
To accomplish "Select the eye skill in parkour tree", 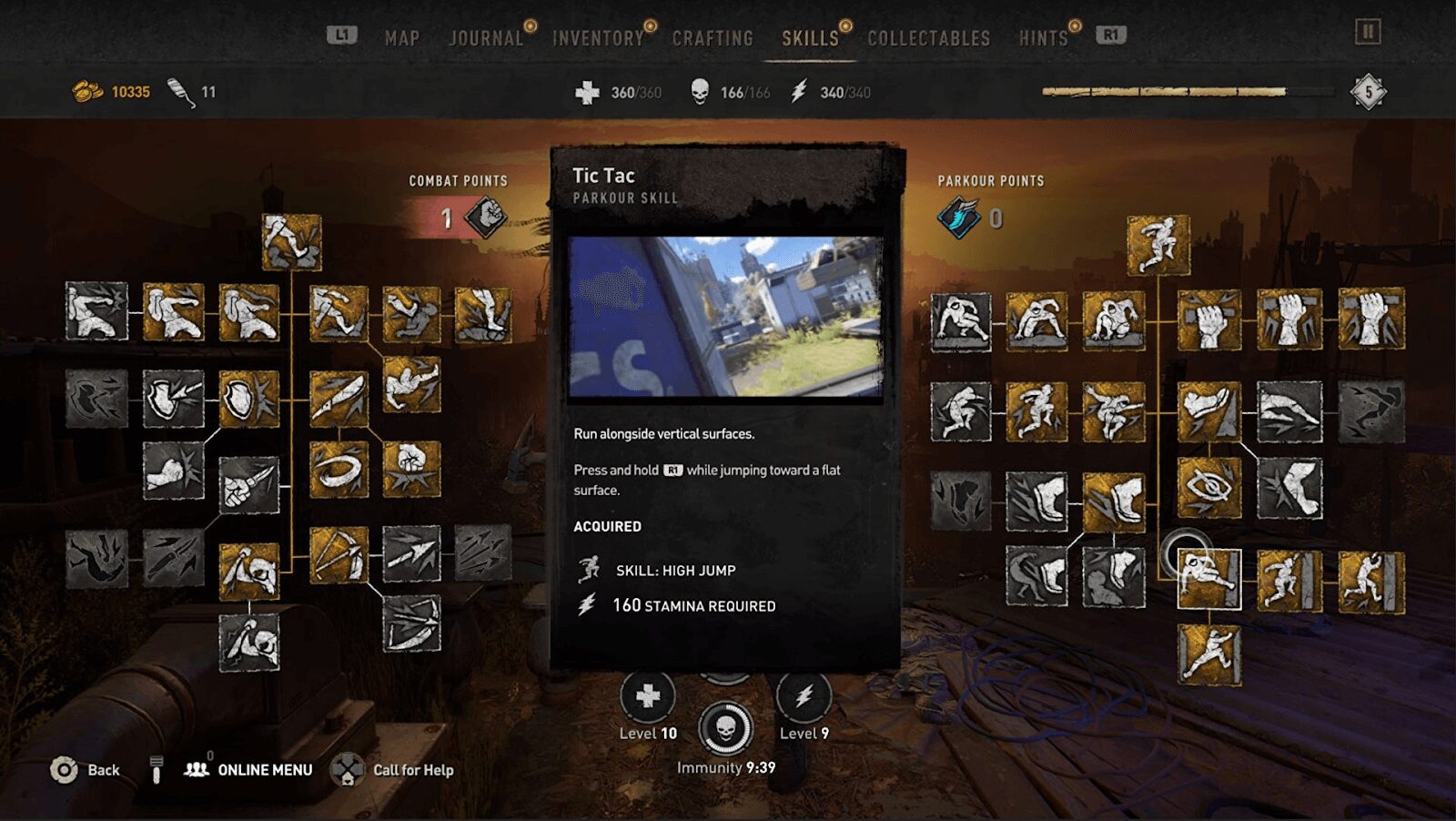I will pos(1208,488).
